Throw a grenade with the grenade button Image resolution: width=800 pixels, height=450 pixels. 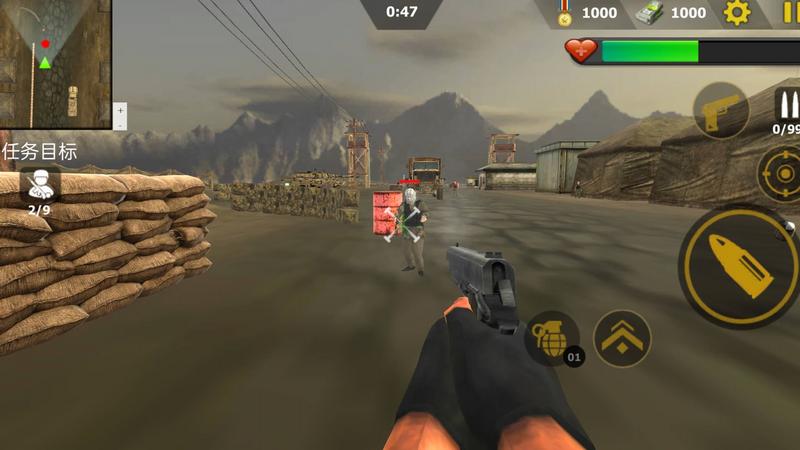[x=552, y=338]
